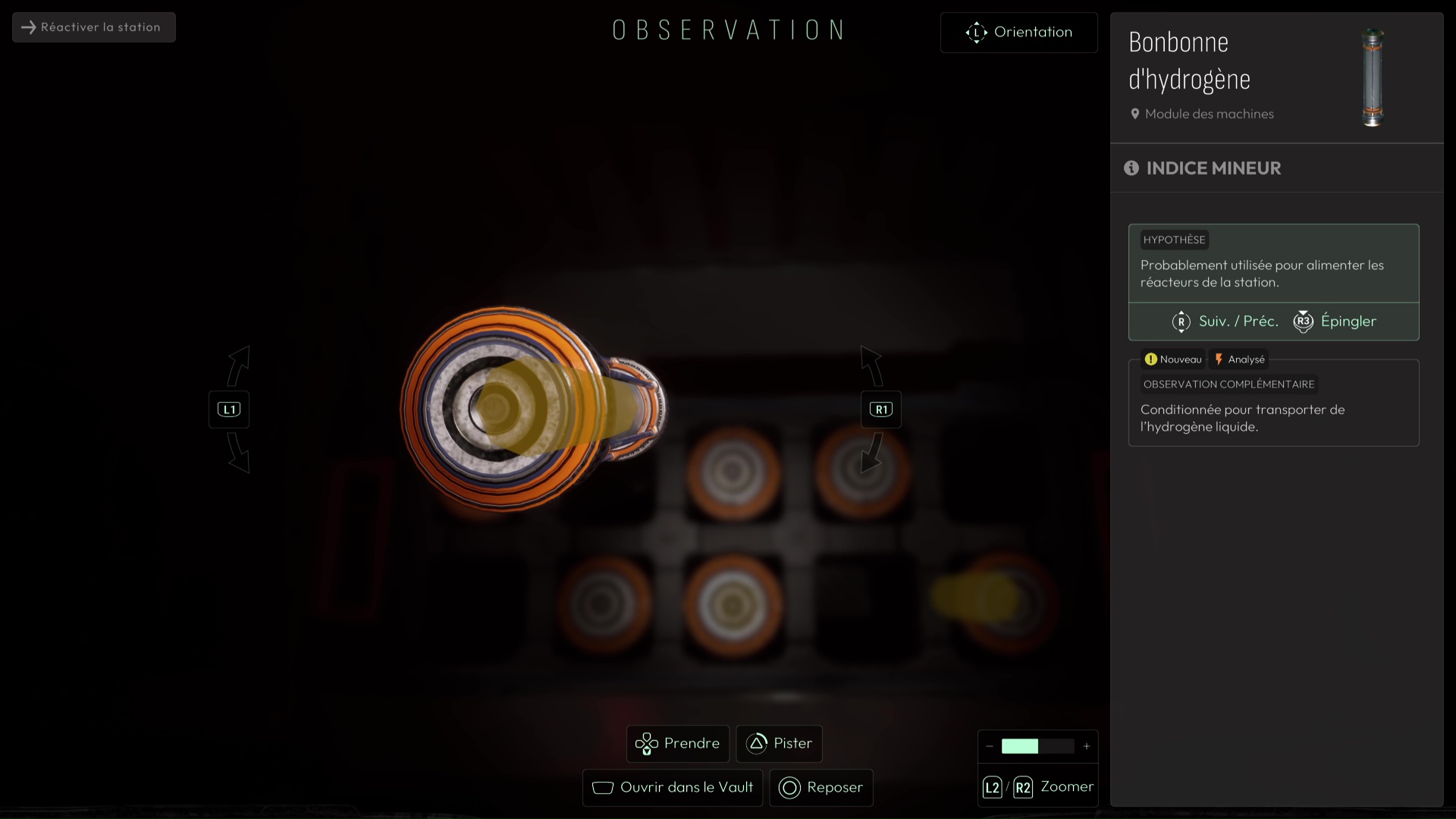Click the hydrogen canister thumbnail
Viewport: 1456px width, 819px height.
pyautogui.click(x=1373, y=77)
